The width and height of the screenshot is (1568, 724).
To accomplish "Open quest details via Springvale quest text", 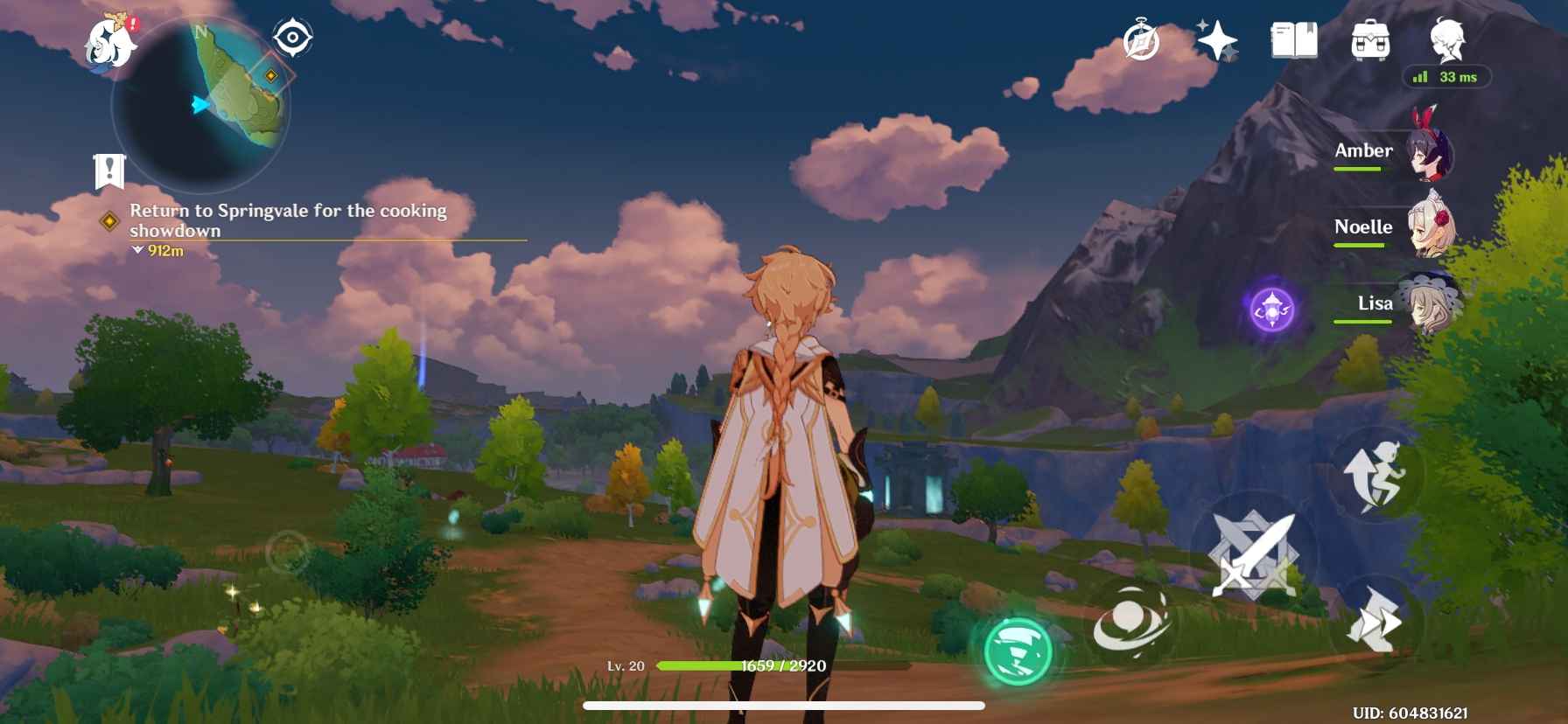I will pos(289,220).
